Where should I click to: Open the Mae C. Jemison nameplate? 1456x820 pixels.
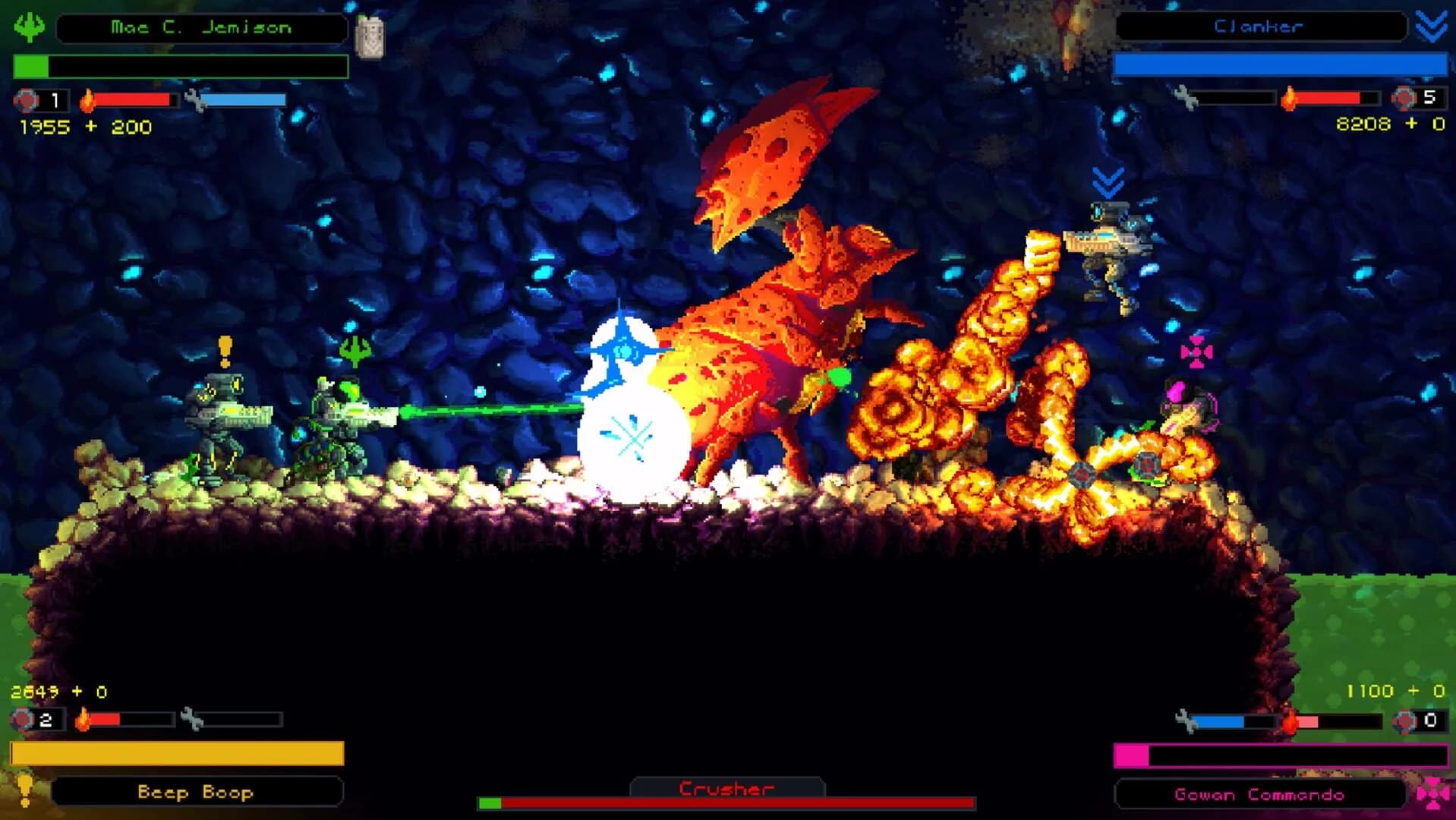click(203, 27)
